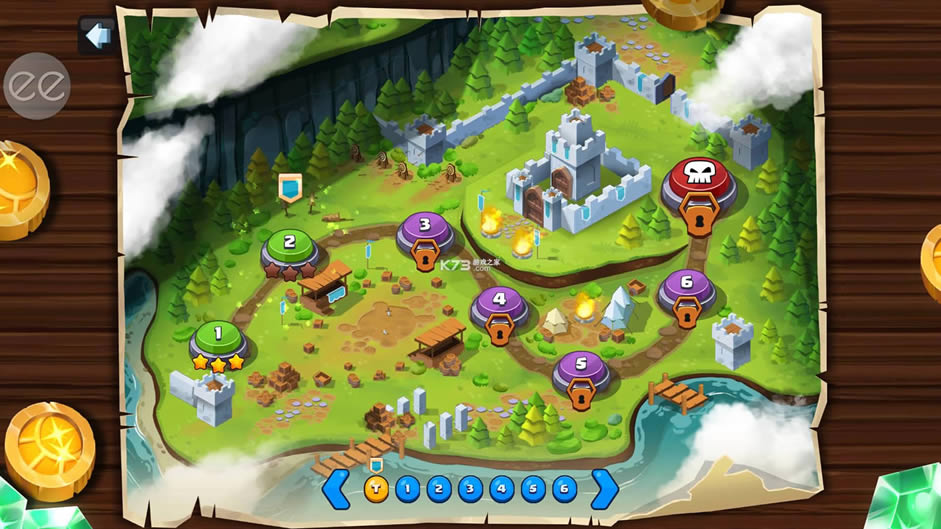This screenshot has height=529, width=941.
Task: Switch to world page 4
Action: (501, 489)
